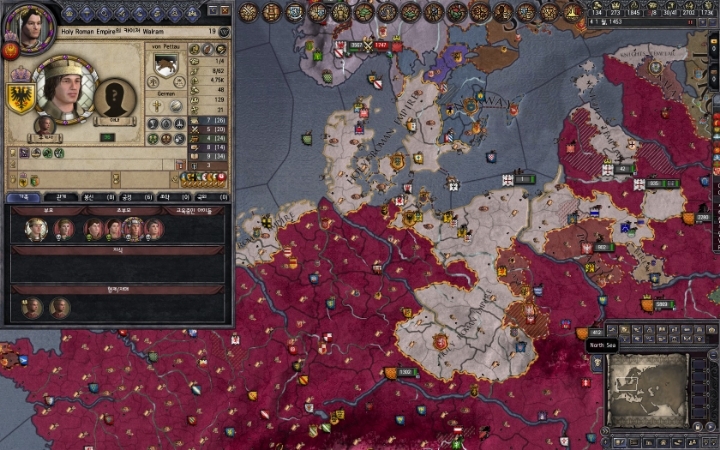Click the von Pettau dynasty shield
Screen dimensions: 720x450
[165, 63]
